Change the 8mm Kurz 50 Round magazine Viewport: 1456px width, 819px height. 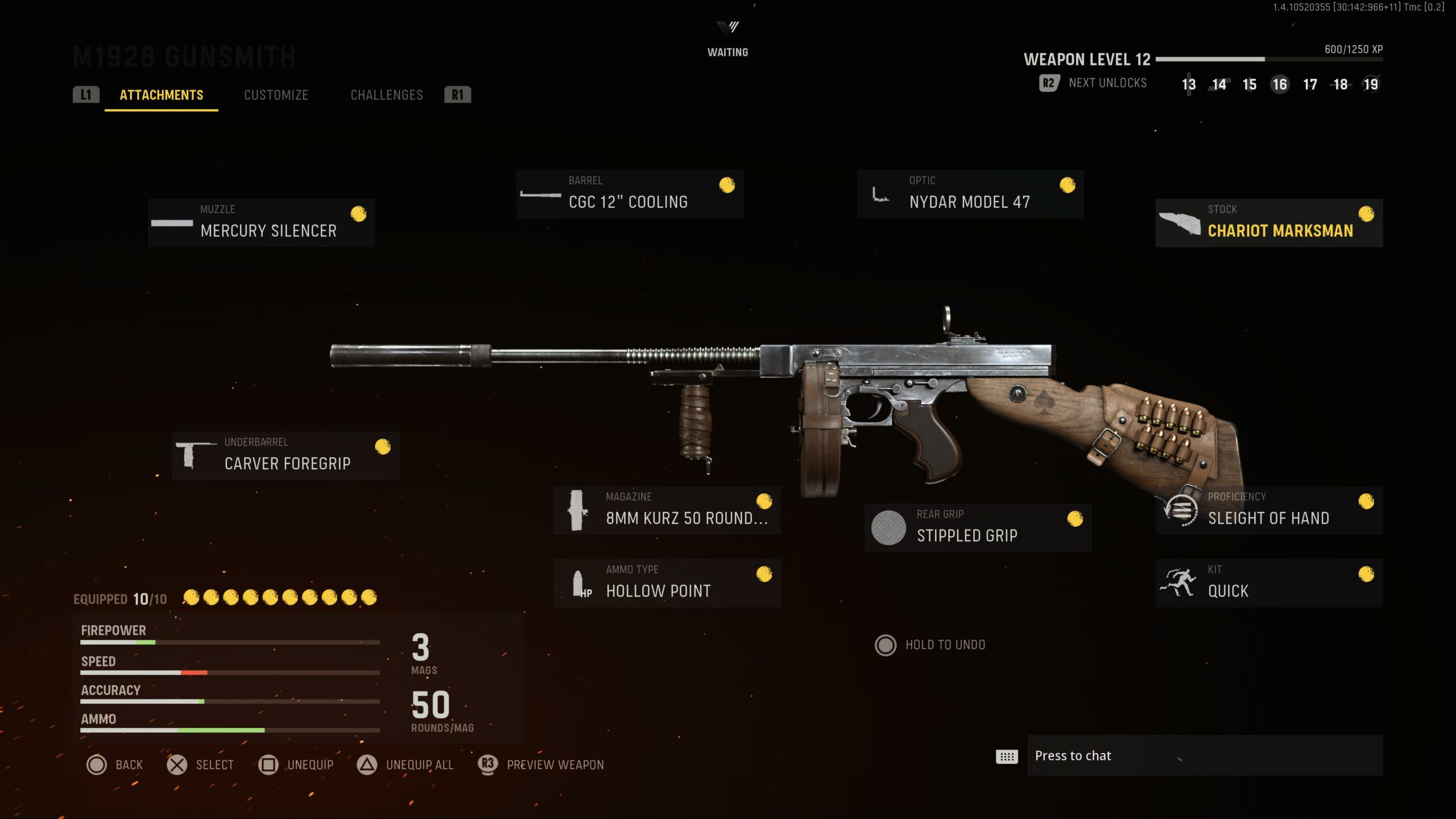667,510
